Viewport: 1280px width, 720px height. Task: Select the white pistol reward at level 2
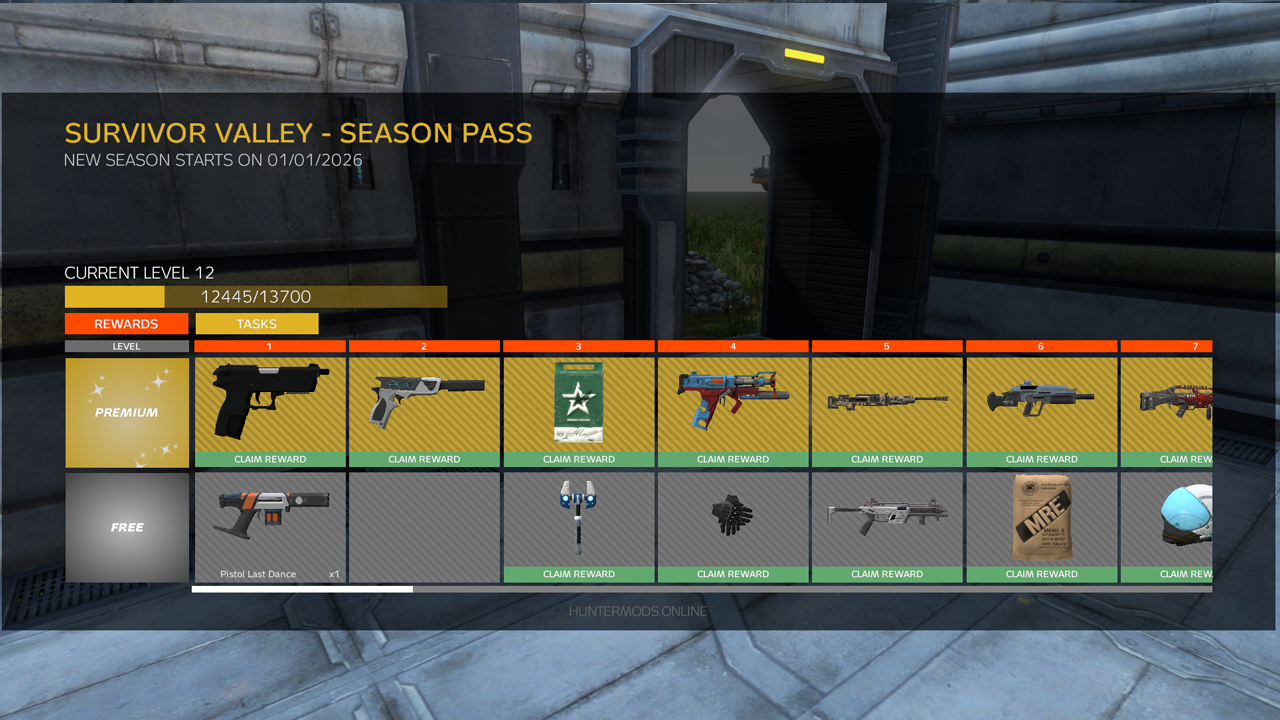point(423,400)
